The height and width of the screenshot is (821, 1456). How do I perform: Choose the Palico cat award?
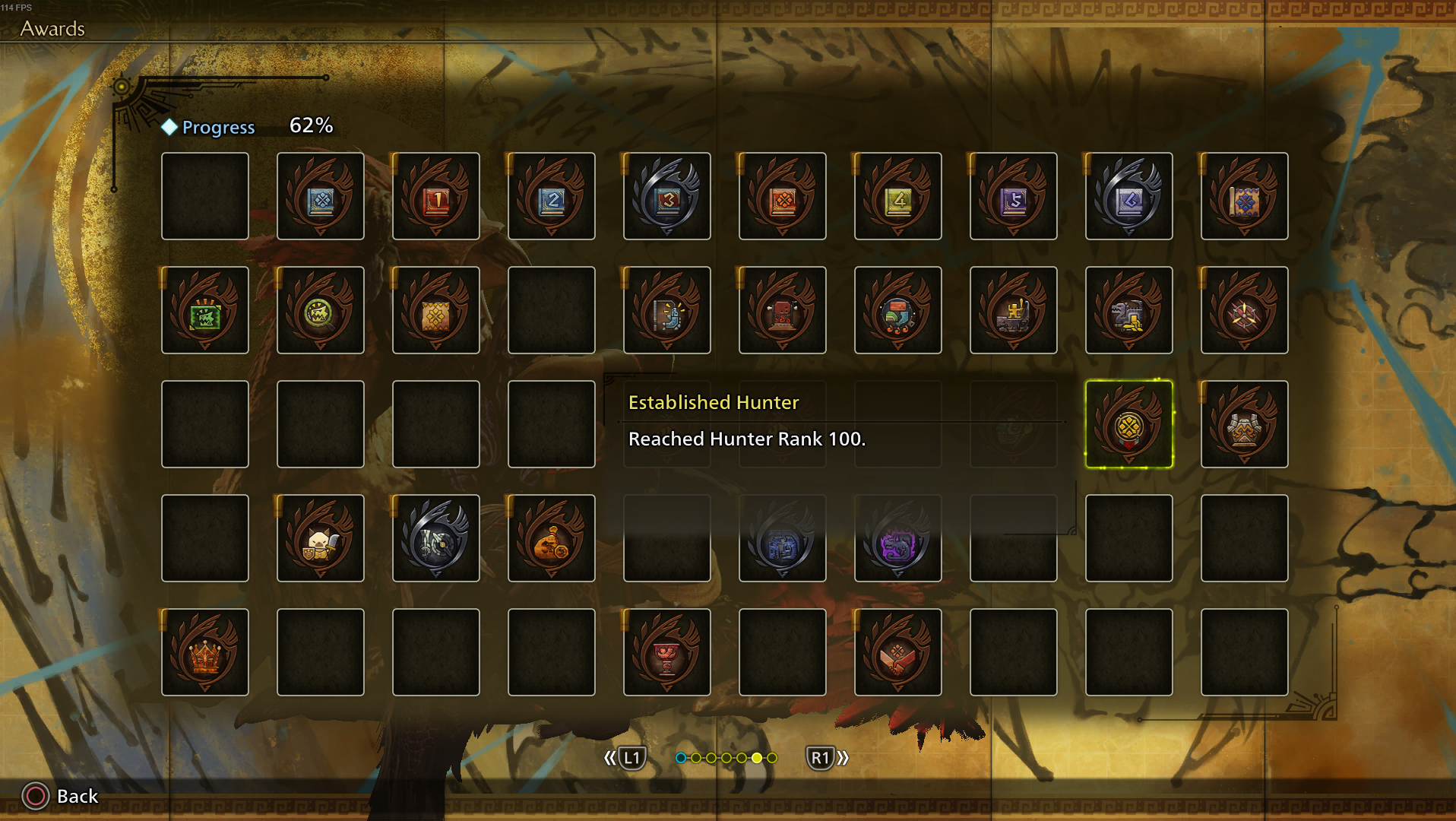click(321, 539)
